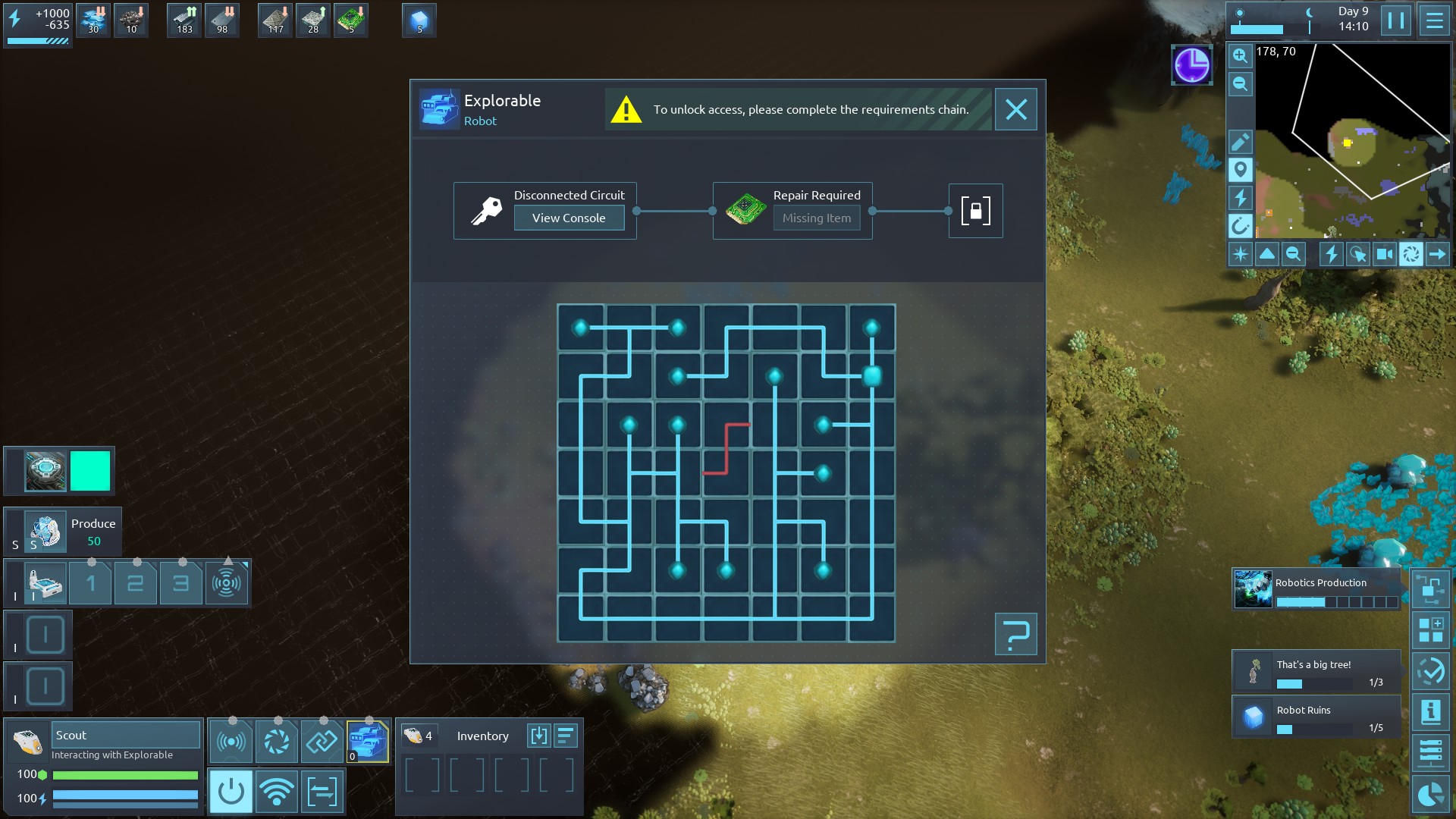Zoom in the minimap
Image resolution: width=1456 pixels, height=819 pixels.
(x=1240, y=55)
